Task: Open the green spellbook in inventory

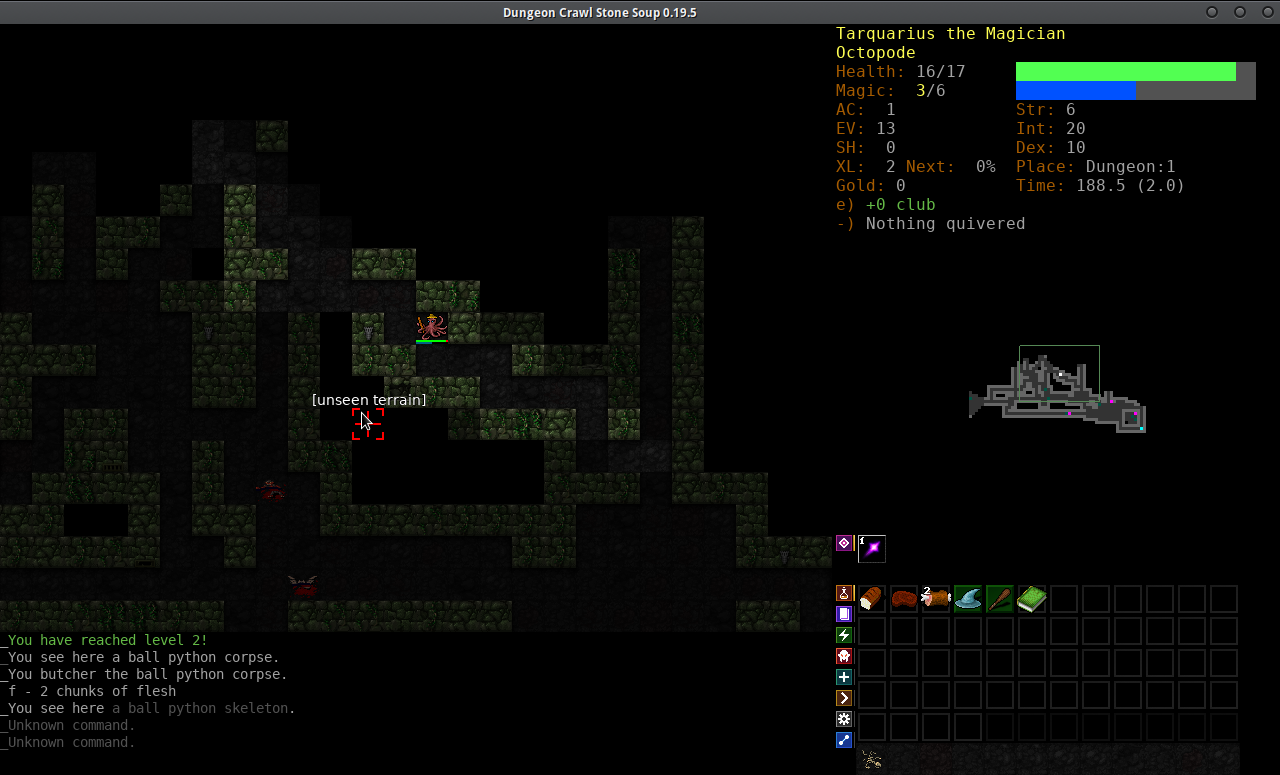Action: coord(1032,599)
